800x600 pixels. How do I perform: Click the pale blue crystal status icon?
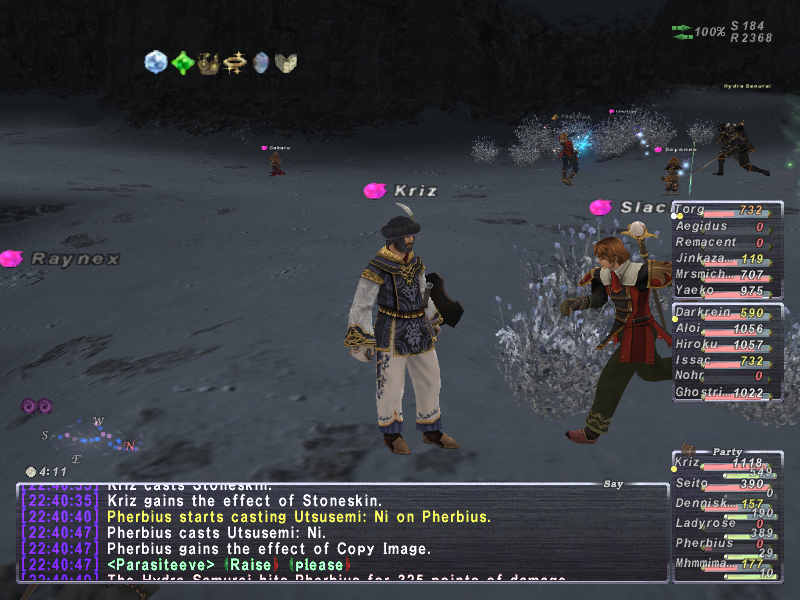tap(156, 63)
